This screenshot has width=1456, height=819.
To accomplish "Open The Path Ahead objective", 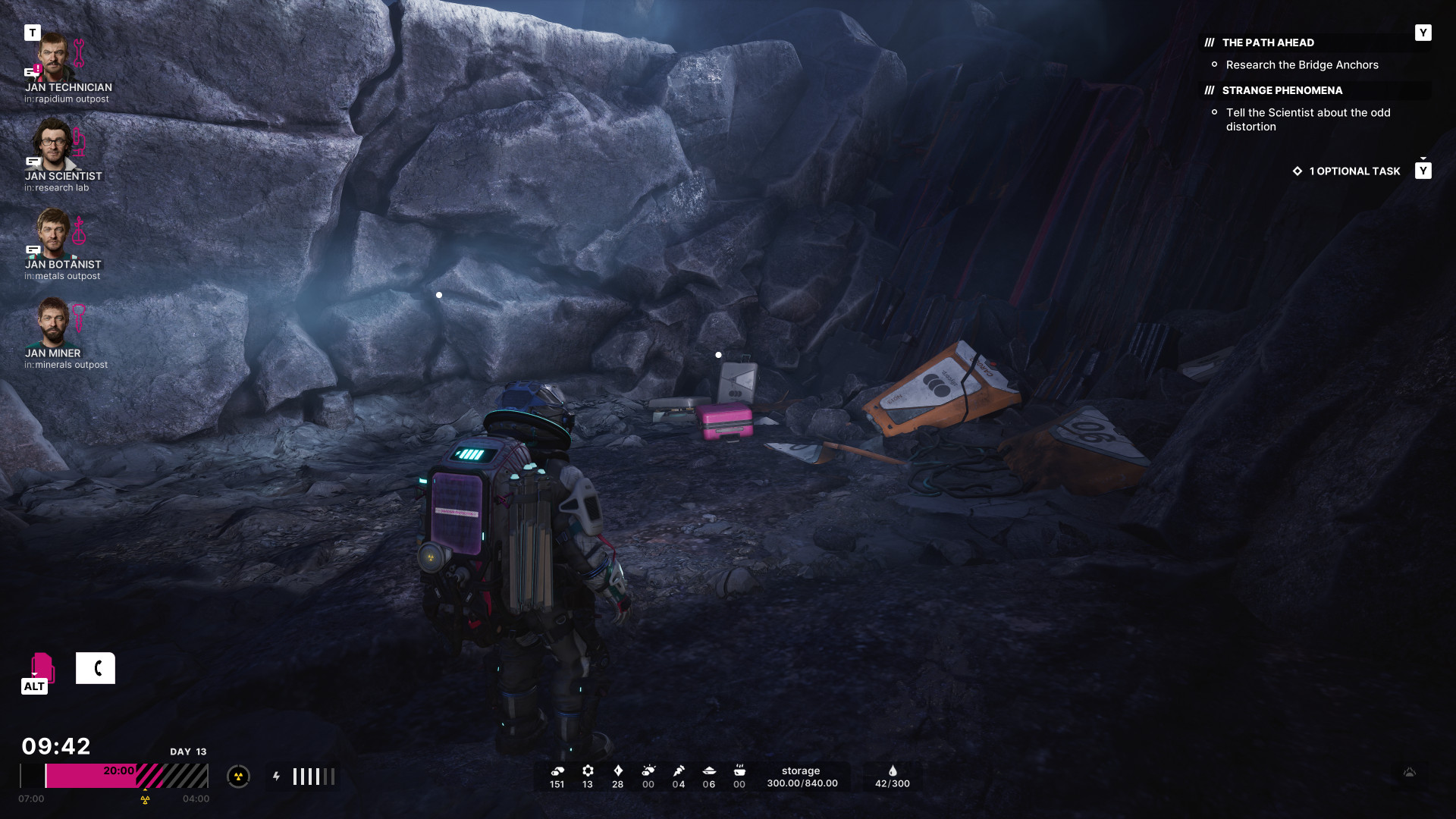I will coord(1268,43).
